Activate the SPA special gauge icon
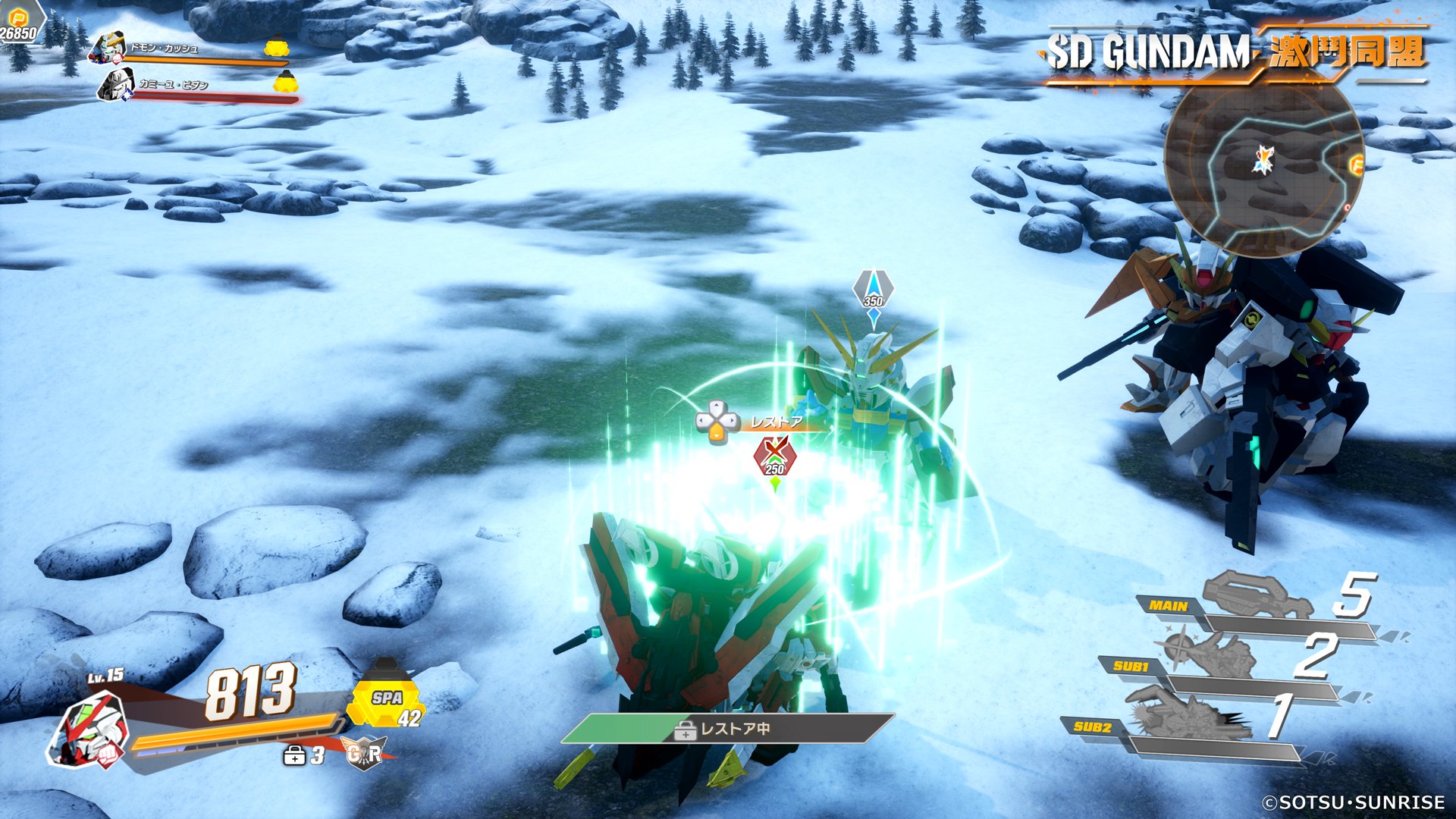 pyautogui.click(x=386, y=698)
